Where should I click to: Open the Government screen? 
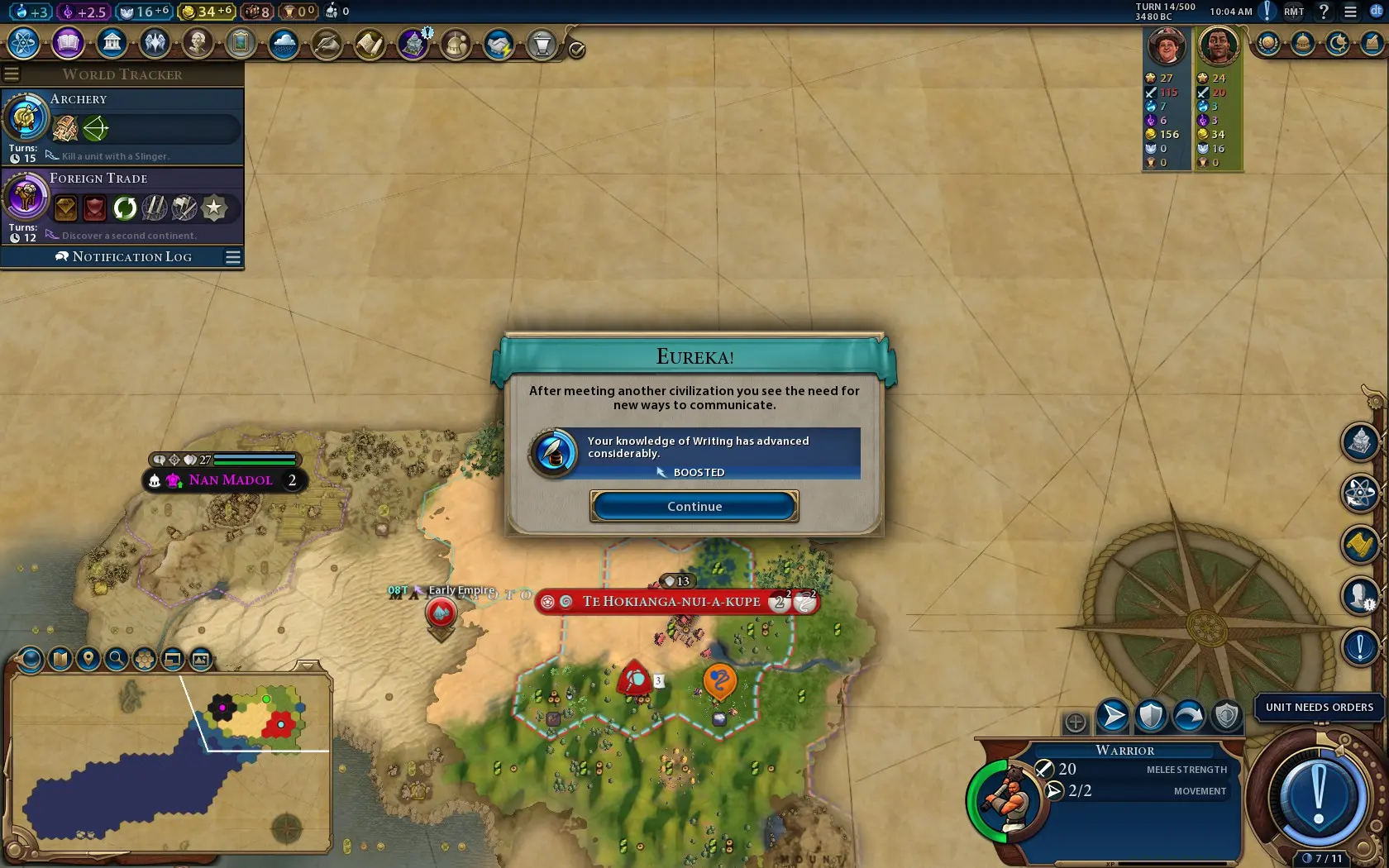pyautogui.click(x=111, y=43)
